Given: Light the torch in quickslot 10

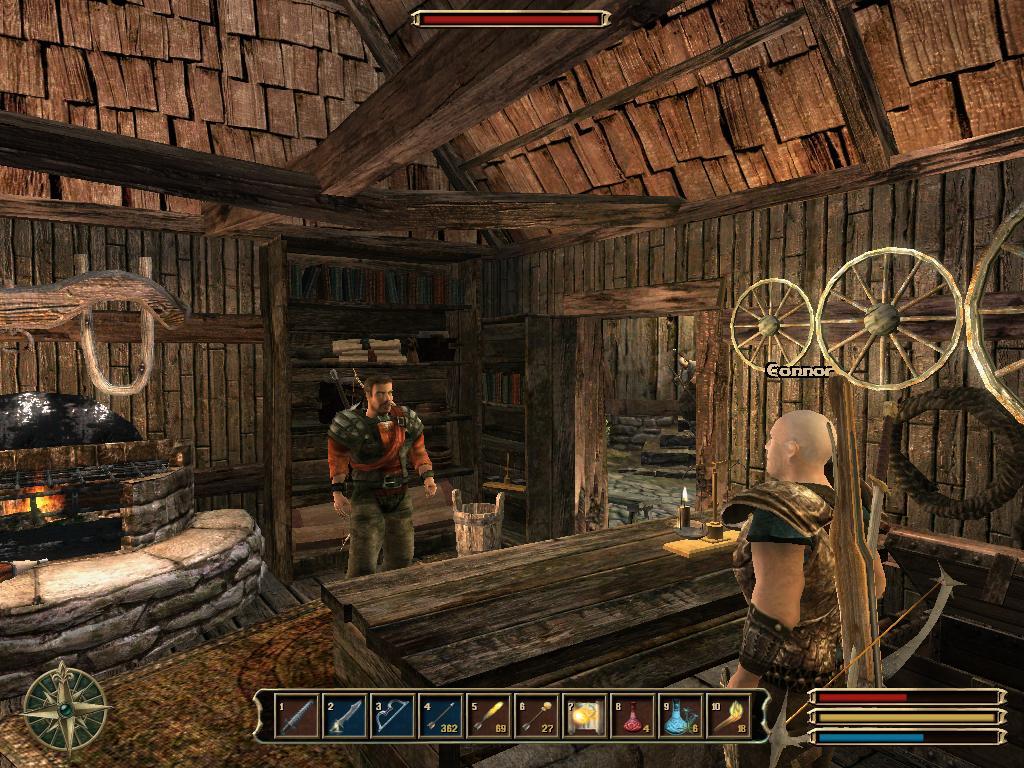Looking at the screenshot, I should point(729,717).
